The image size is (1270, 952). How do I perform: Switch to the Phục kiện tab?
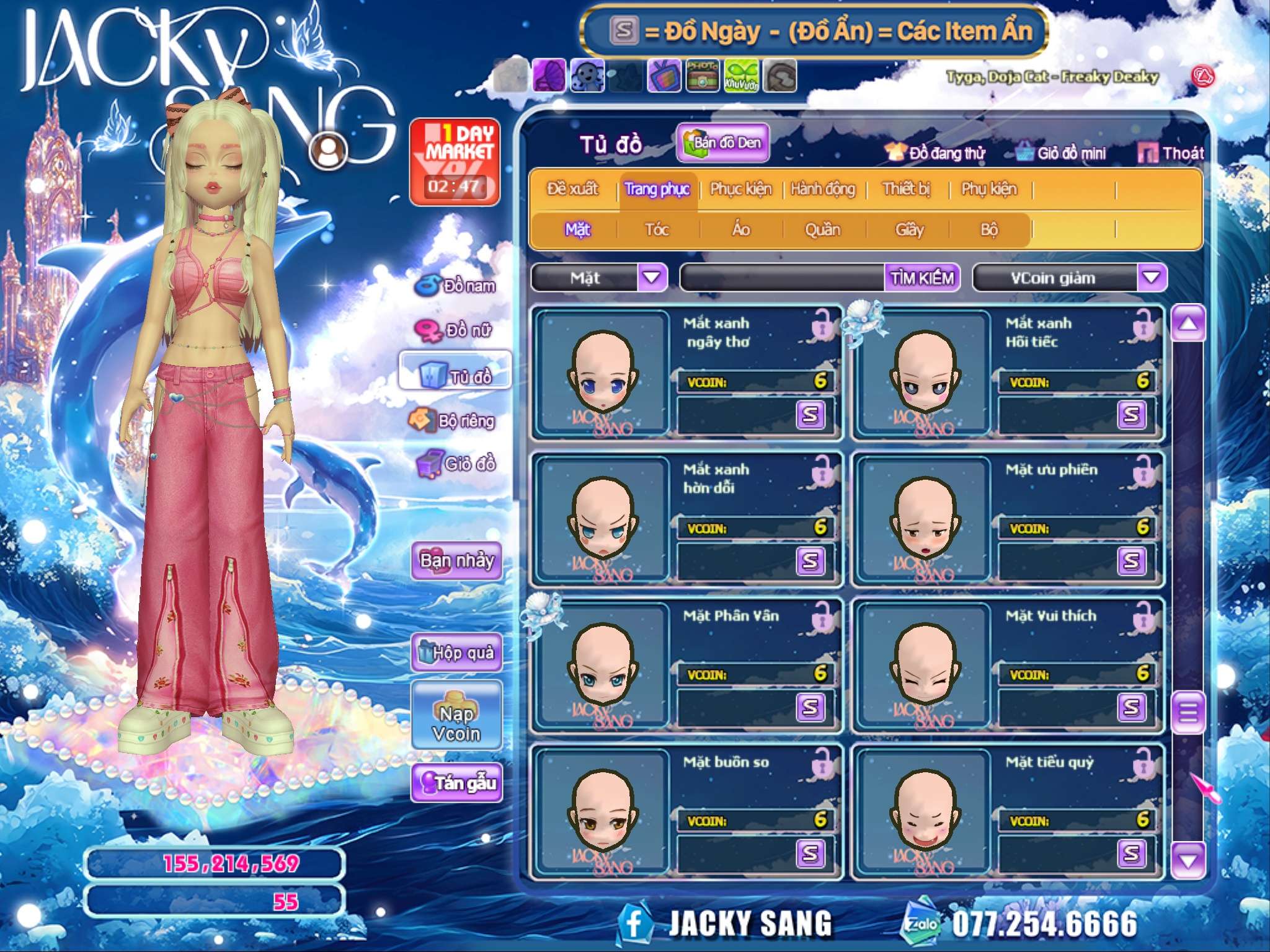tap(740, 189)
